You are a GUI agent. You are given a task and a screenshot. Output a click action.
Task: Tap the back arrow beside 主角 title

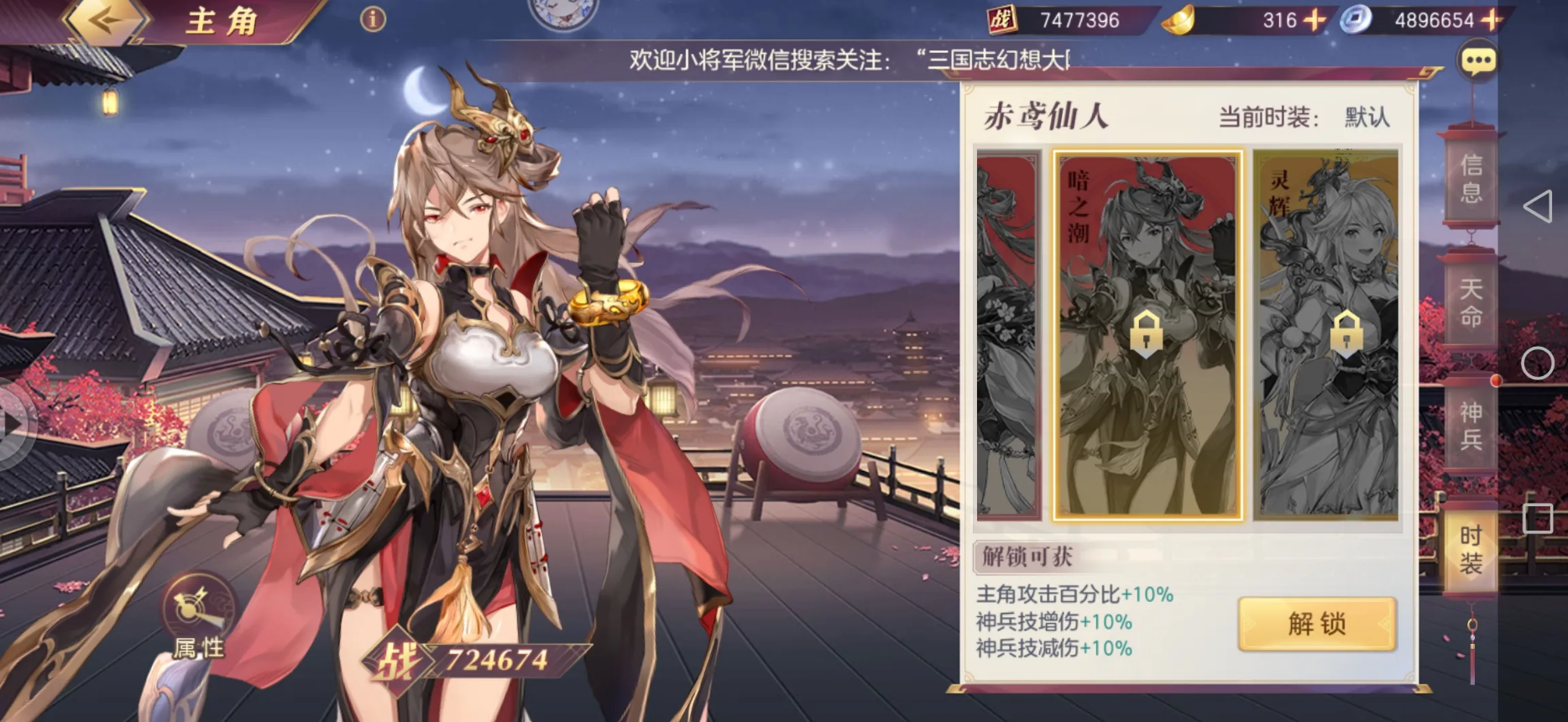103,18
